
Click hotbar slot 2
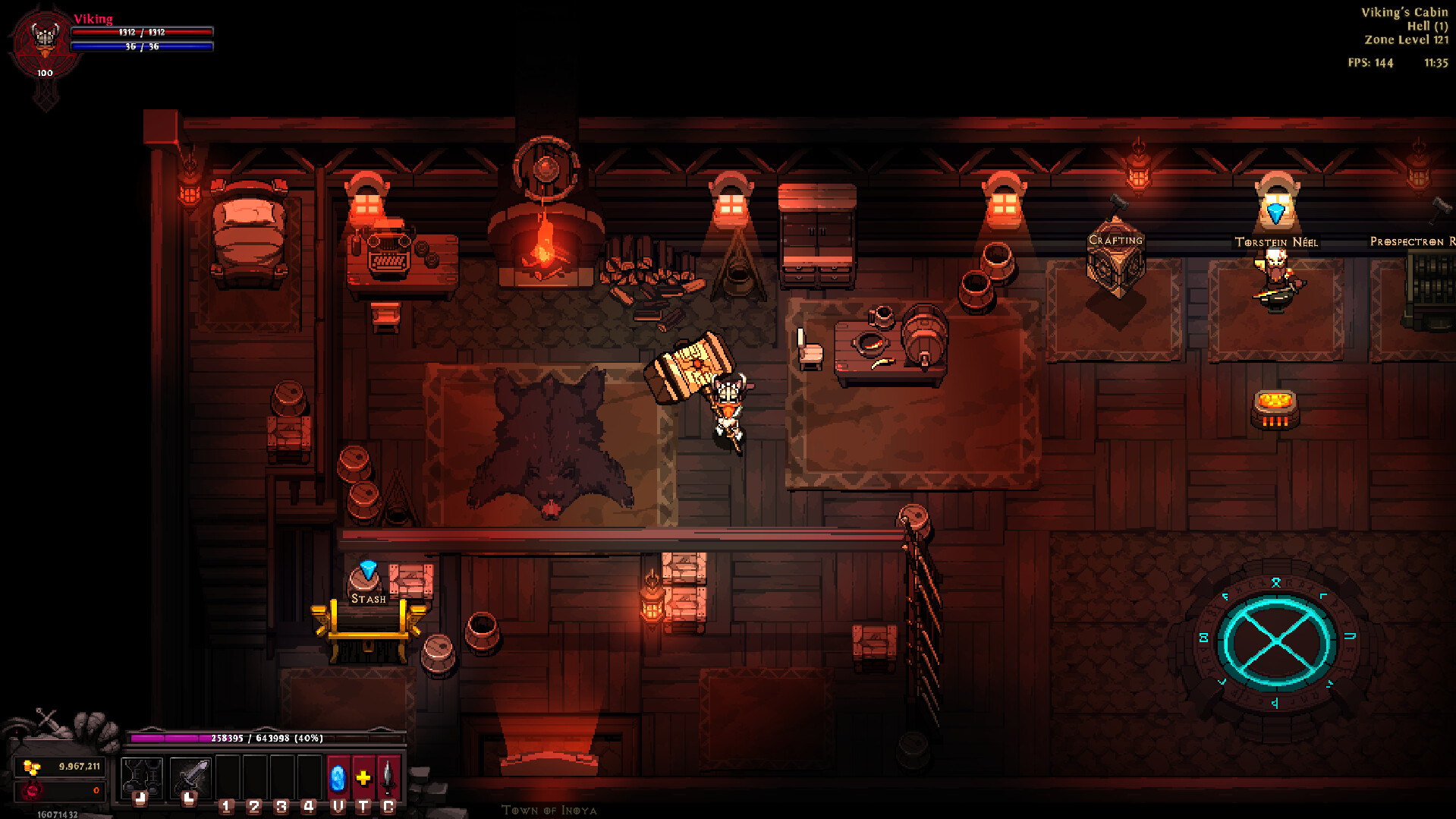click(255, 778)
